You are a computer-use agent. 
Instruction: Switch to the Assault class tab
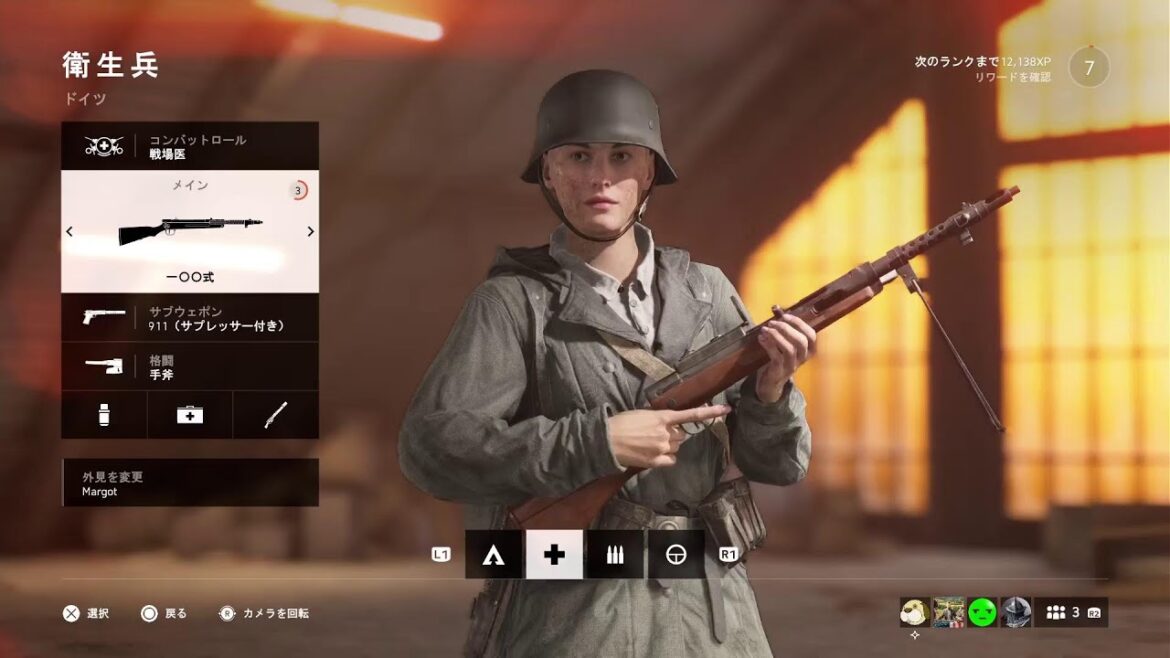[x=493, y=555]
